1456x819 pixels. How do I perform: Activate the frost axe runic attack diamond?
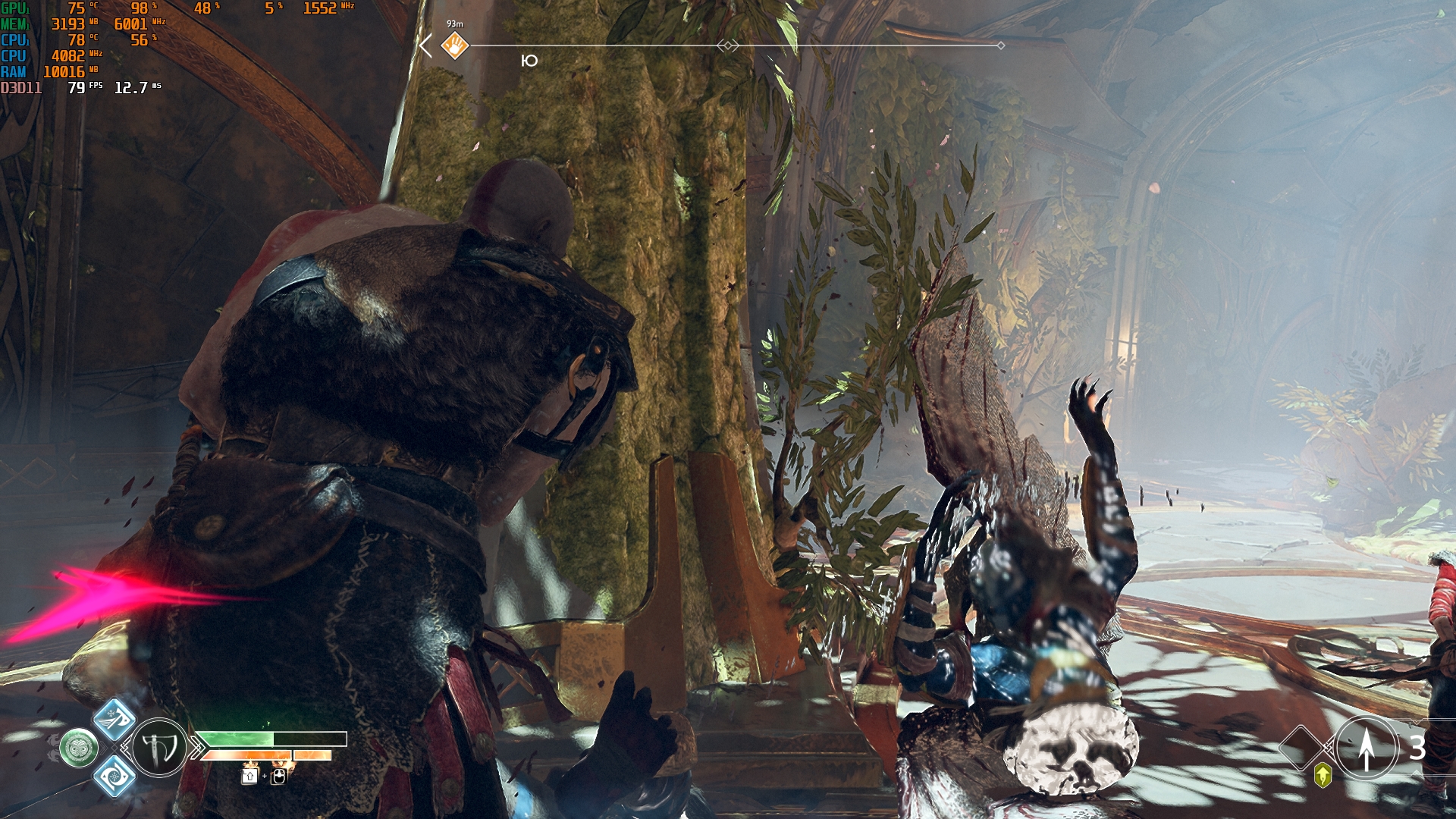click(115, 719)
